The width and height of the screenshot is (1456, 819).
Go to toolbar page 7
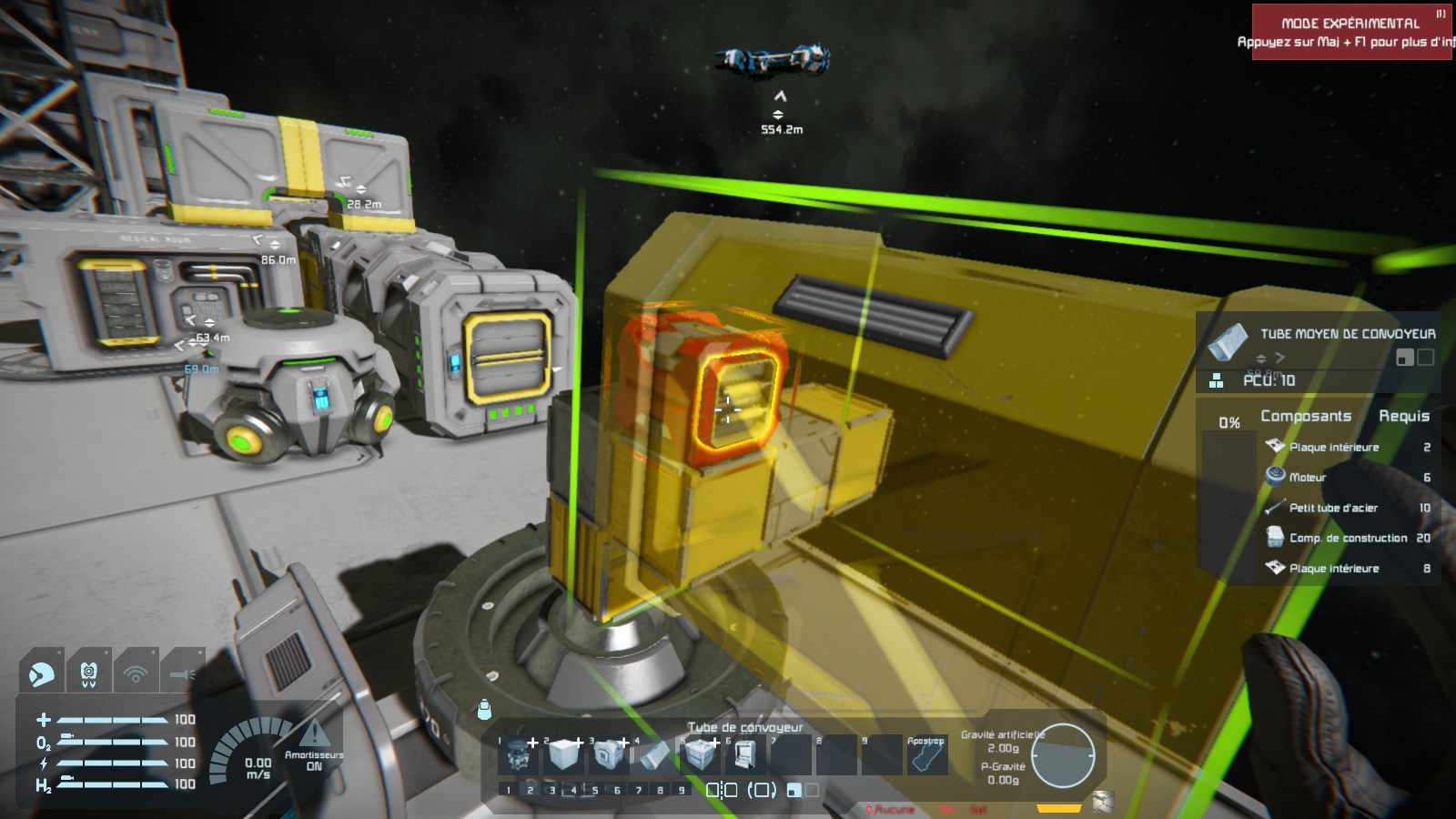coord(639,790)
